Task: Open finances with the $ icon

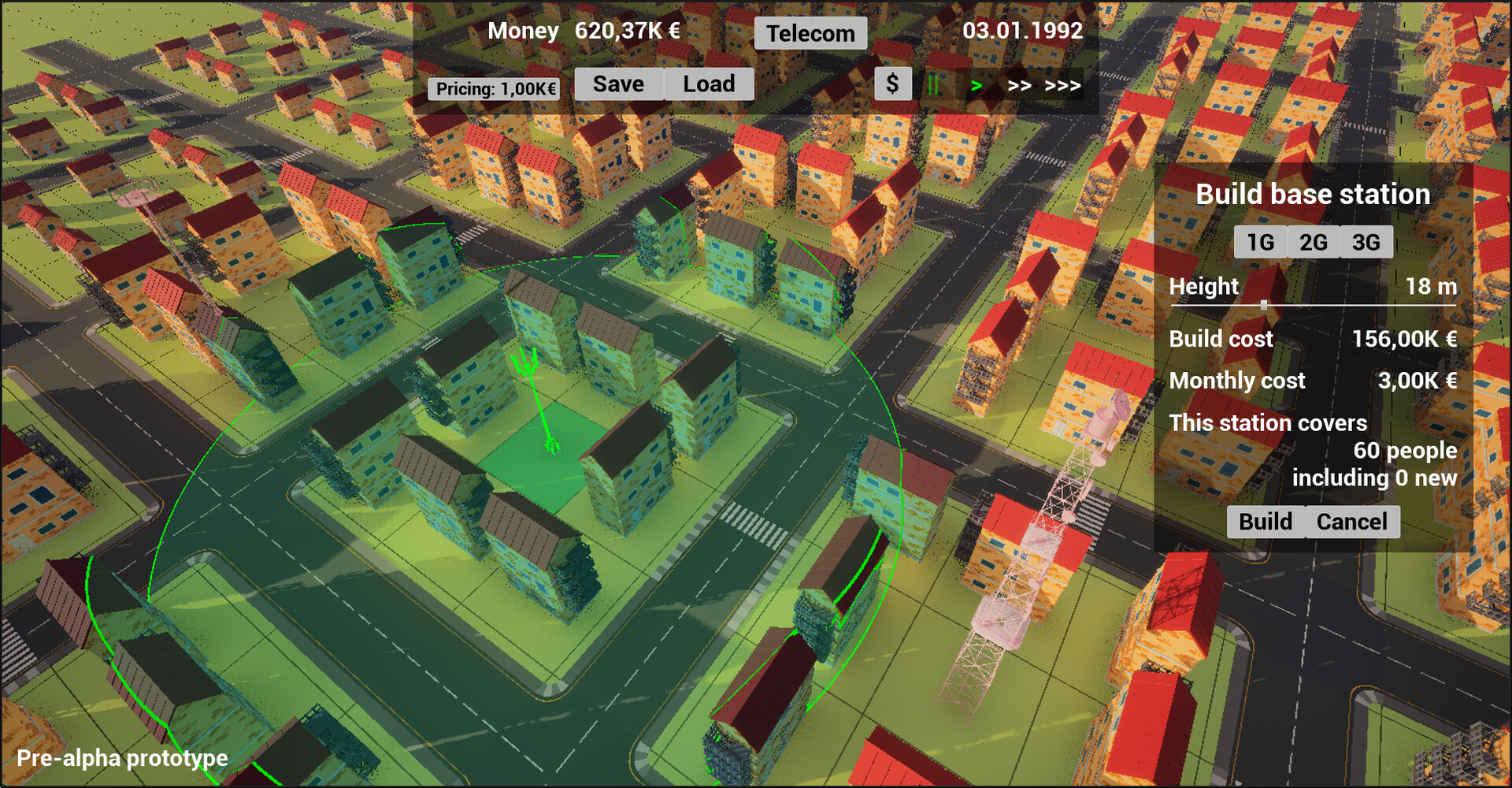Action: [892, 83]
